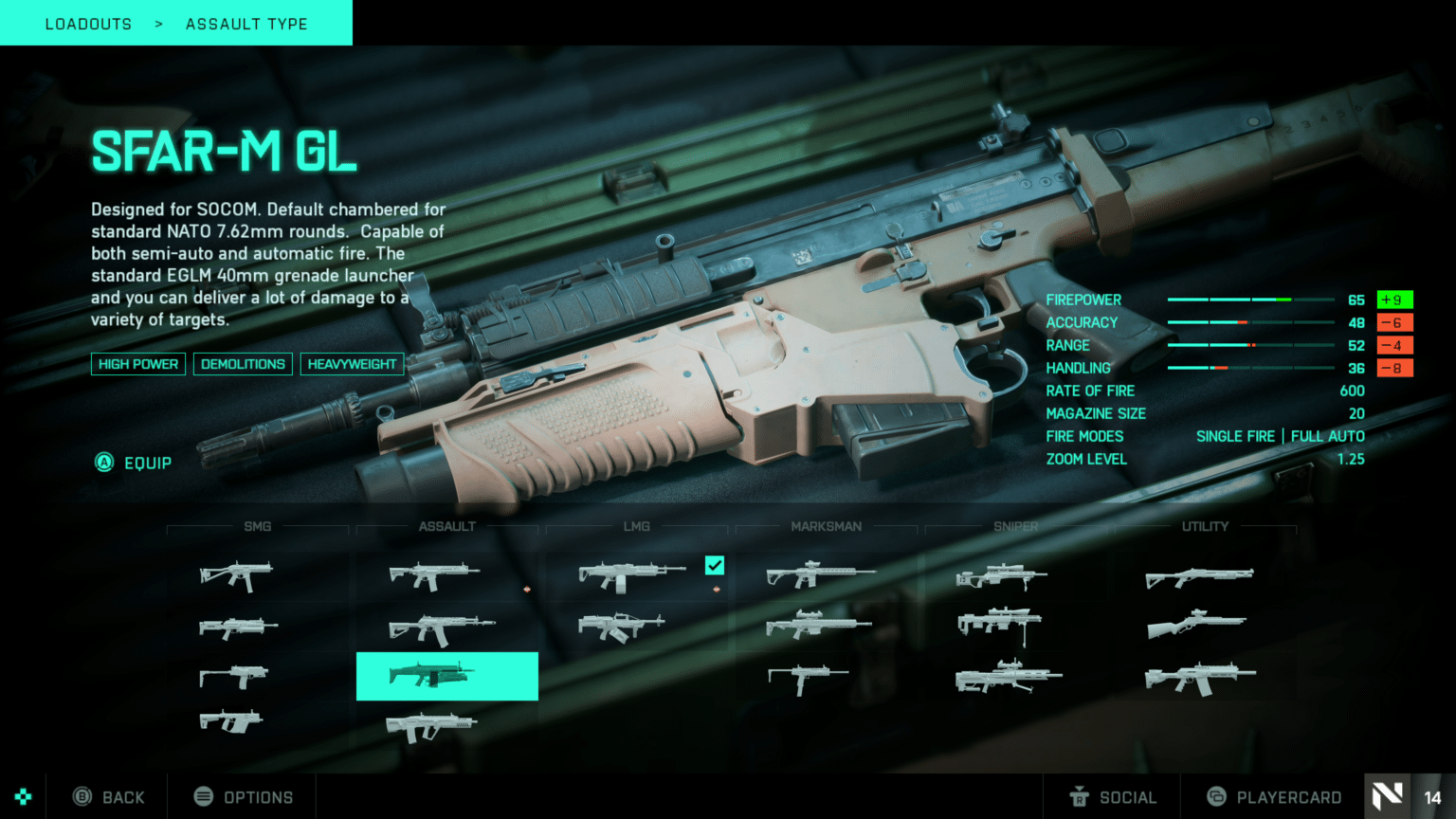Select the highlighted SFAR-M GL thumbnail
This screenshot has width=1456, height=819.
point(446,675)
